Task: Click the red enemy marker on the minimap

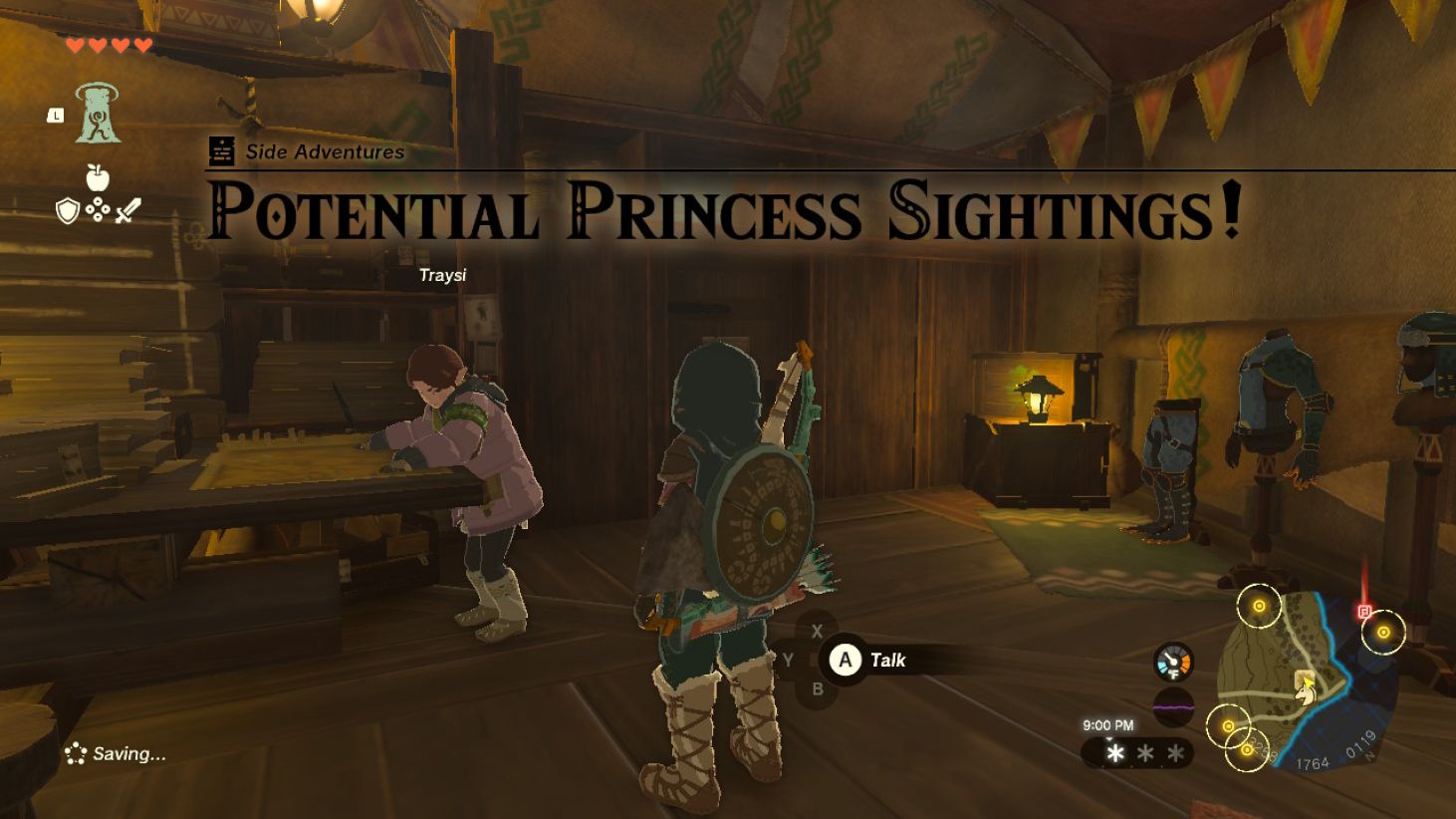Action: click(x=1363, y=611)
